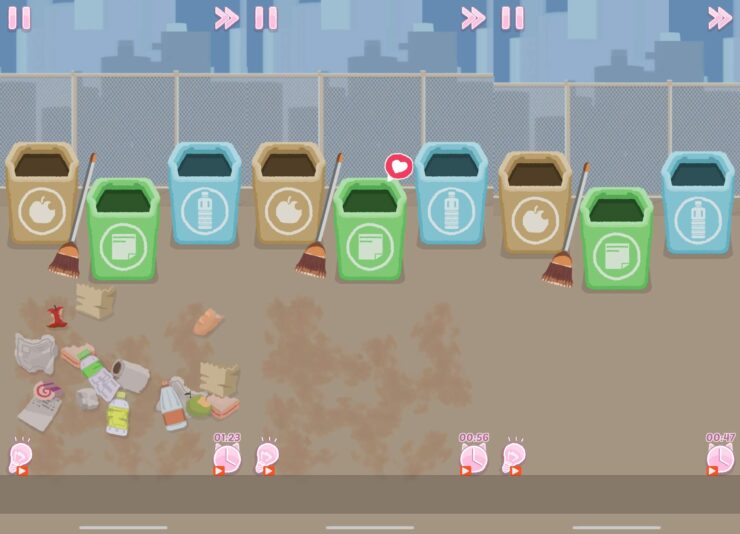The image size is (740, 534).
Task: Open the hint bulb in the 00:56 panel
Action: tap(267, 457)
